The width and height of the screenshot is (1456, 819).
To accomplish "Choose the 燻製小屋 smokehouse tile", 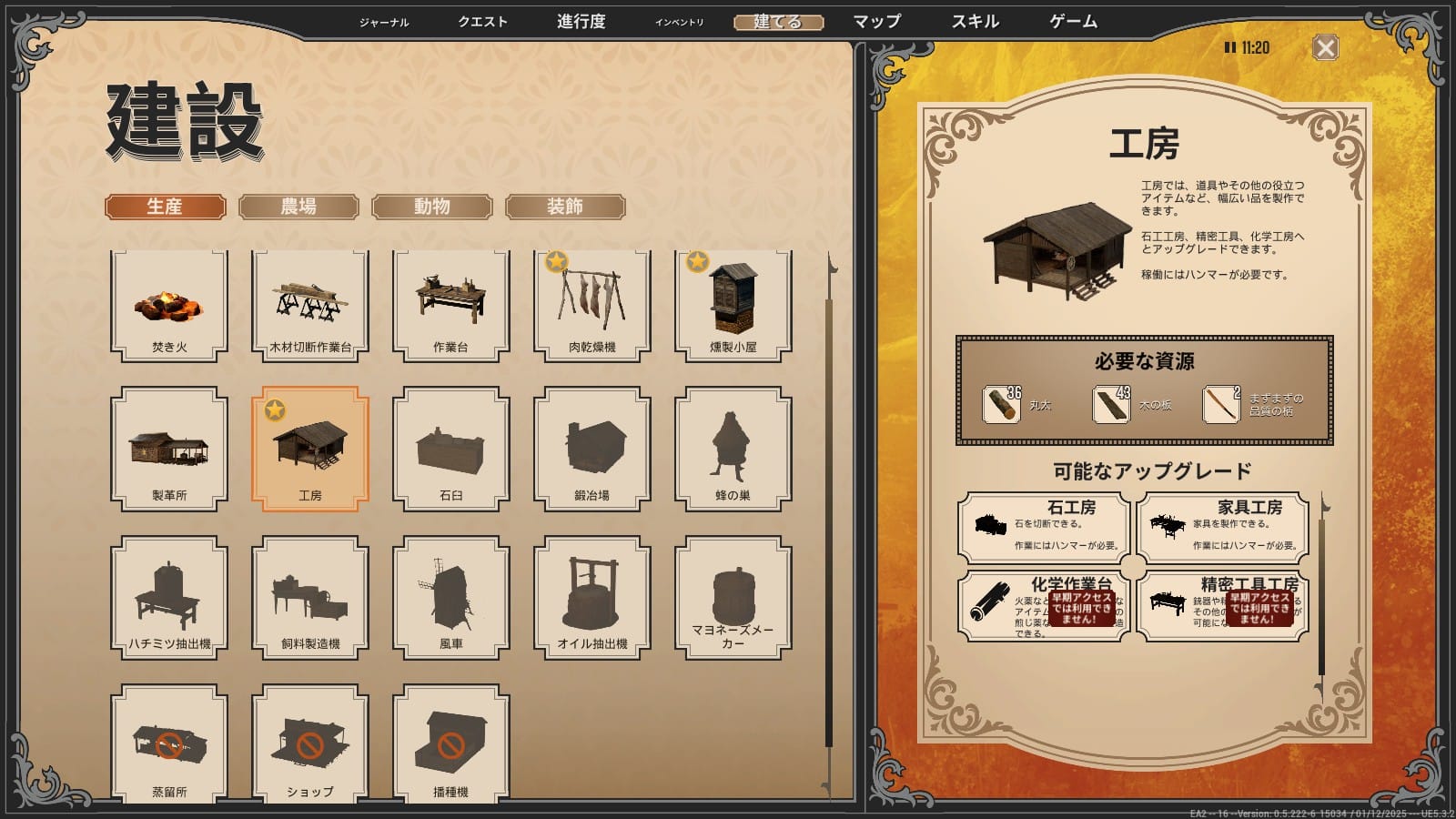I will point(733,305).
